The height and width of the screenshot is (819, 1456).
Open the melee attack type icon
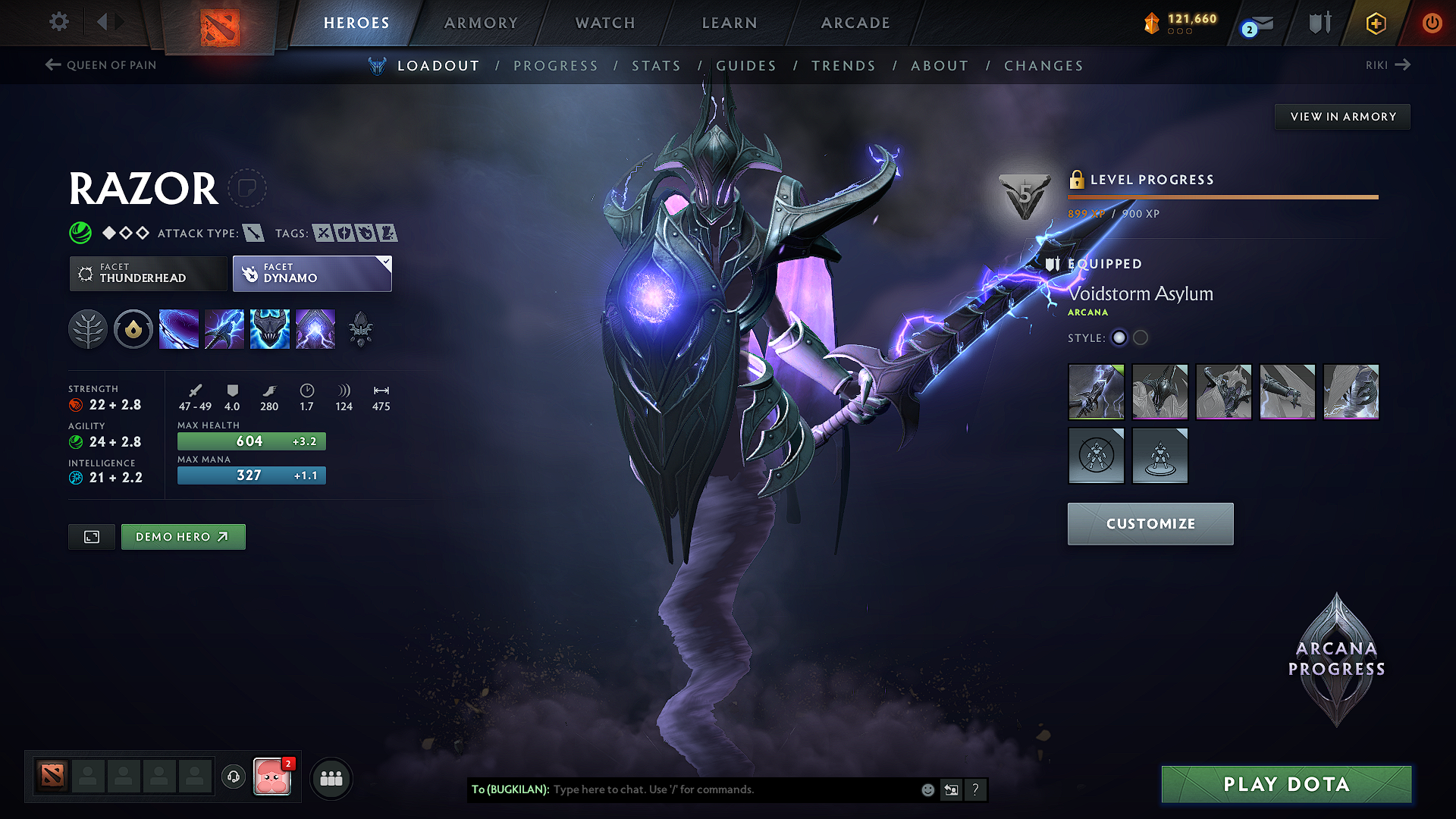click(x=255, y=234)
